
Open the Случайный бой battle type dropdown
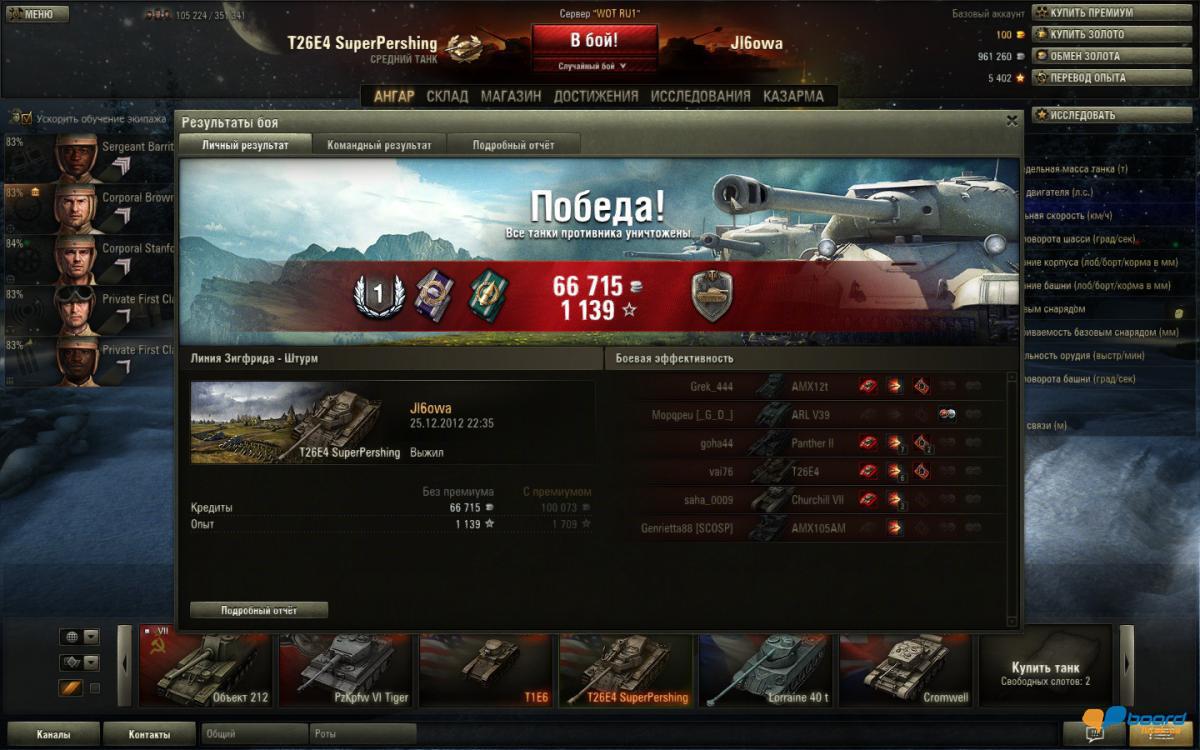click(594, 66)
